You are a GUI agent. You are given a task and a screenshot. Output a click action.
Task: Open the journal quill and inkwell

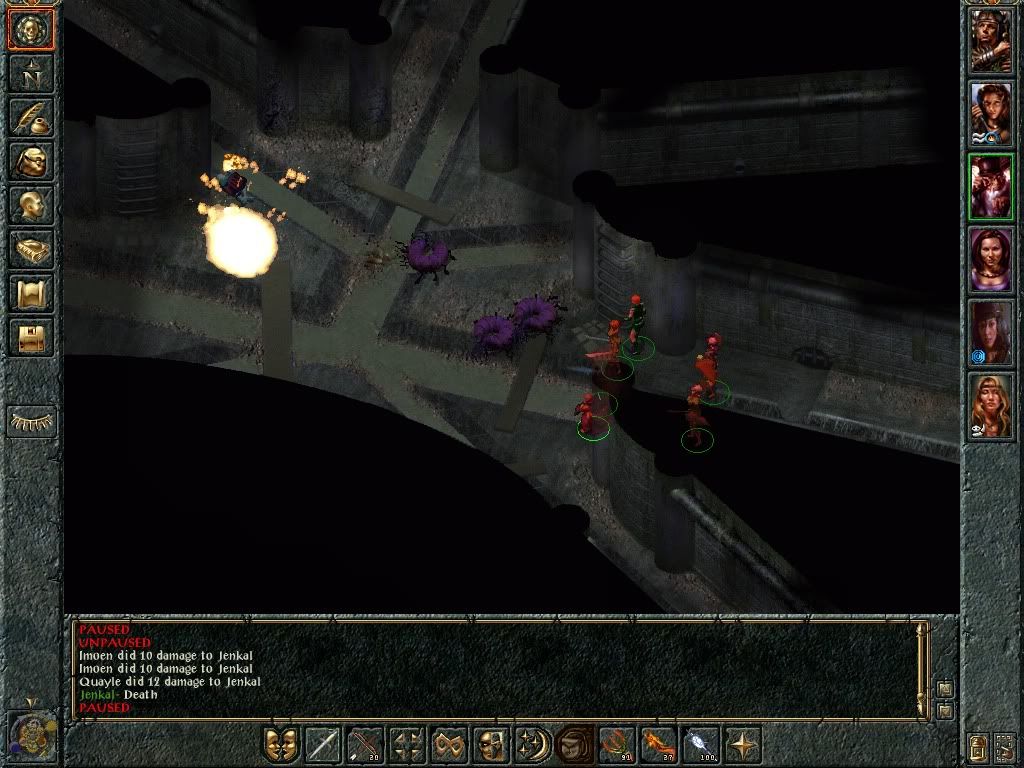30,117
